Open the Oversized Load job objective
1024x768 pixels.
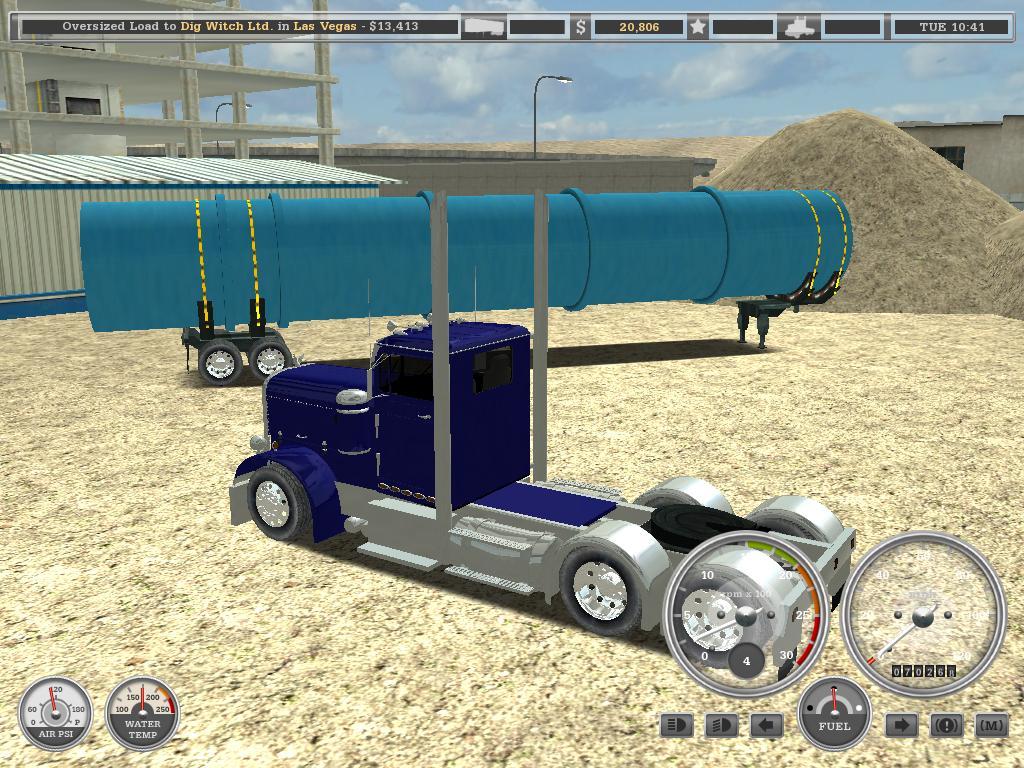point(240,27)
